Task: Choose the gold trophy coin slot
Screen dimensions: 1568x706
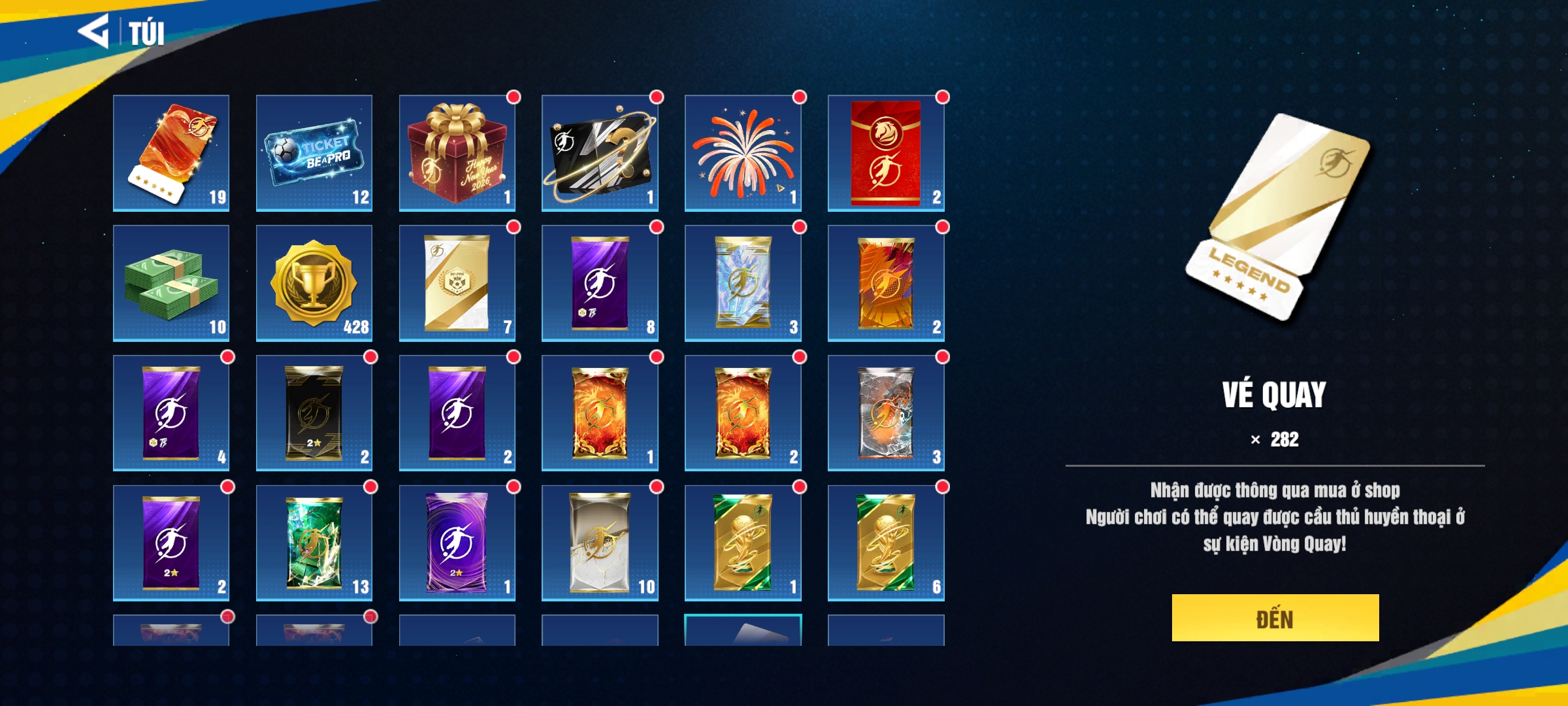Action: click(x=314, y=283)
